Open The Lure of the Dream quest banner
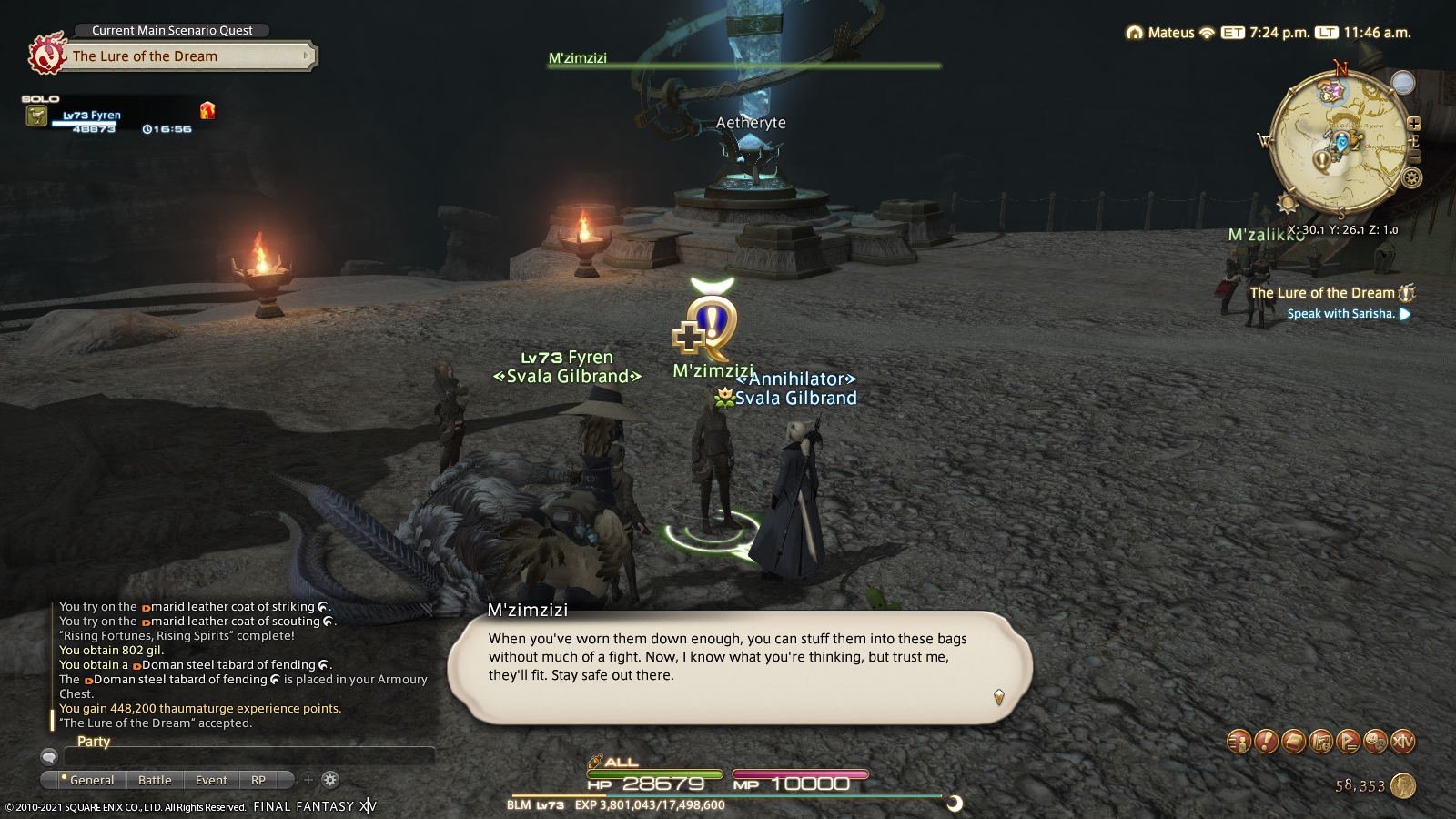Screen dimensions: 1456x819 [x=173, y=56]
